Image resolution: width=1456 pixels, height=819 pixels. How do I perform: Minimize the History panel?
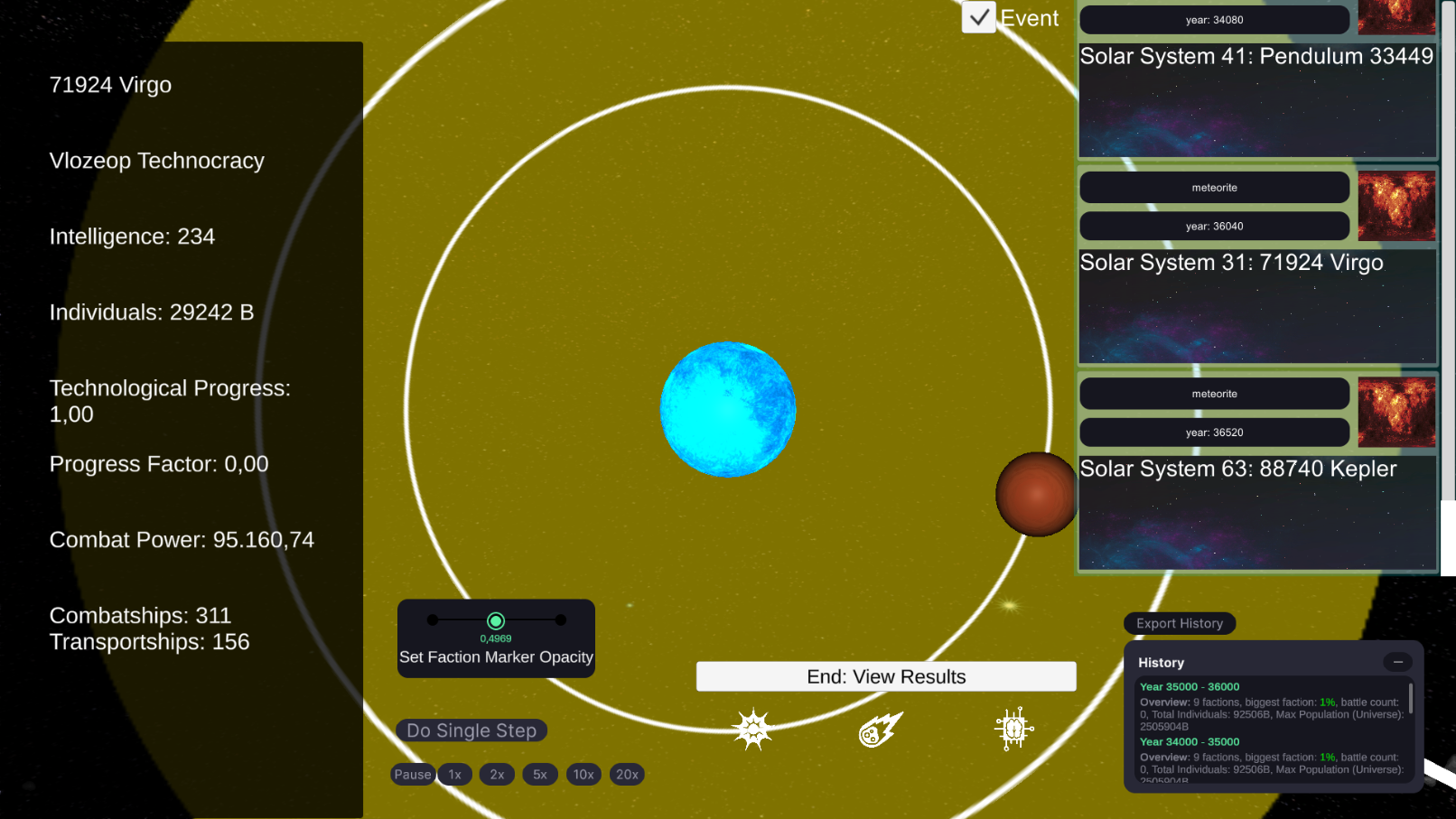(x=1397, y=662)
